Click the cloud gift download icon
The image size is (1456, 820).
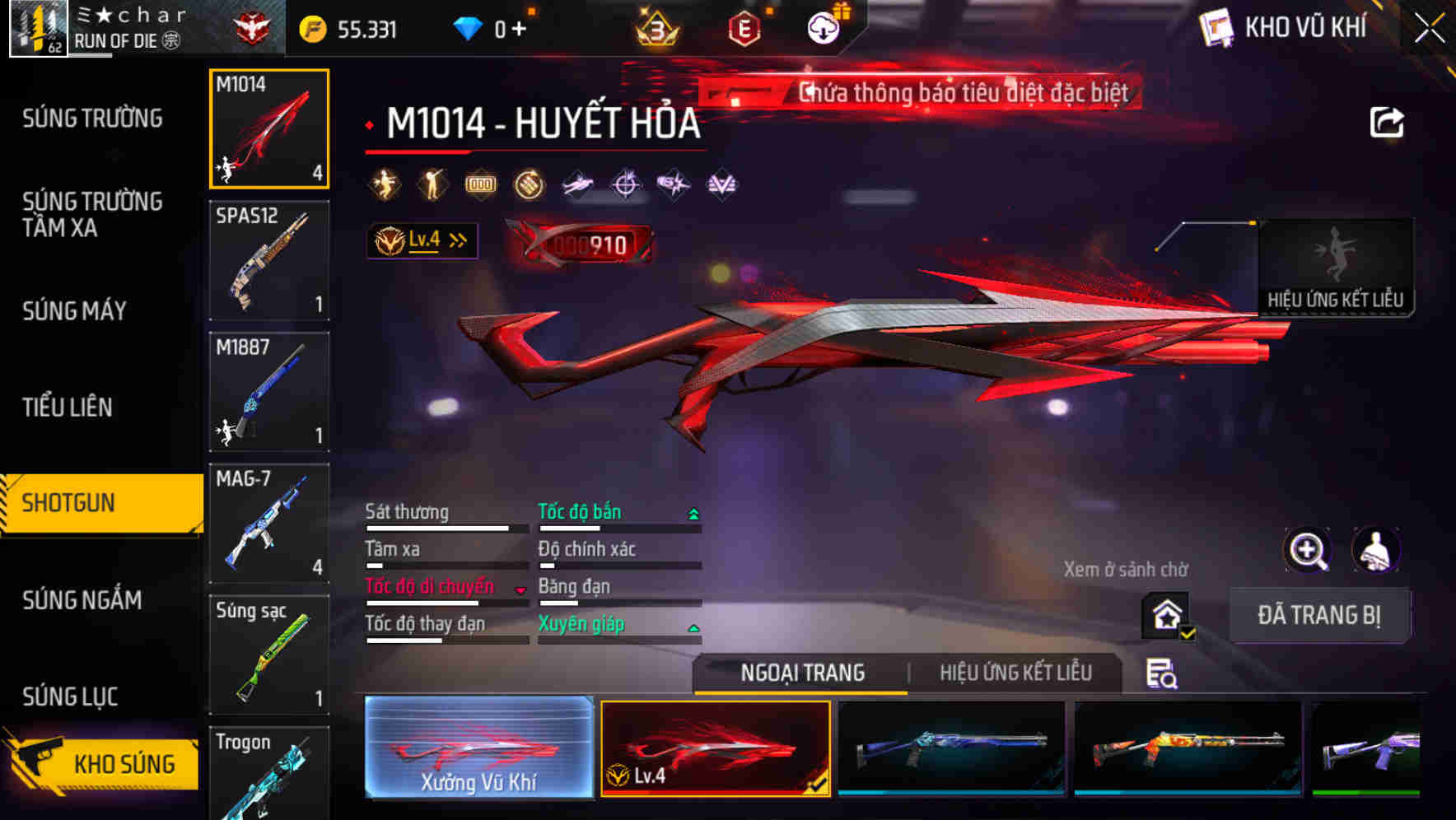(823, 26)
